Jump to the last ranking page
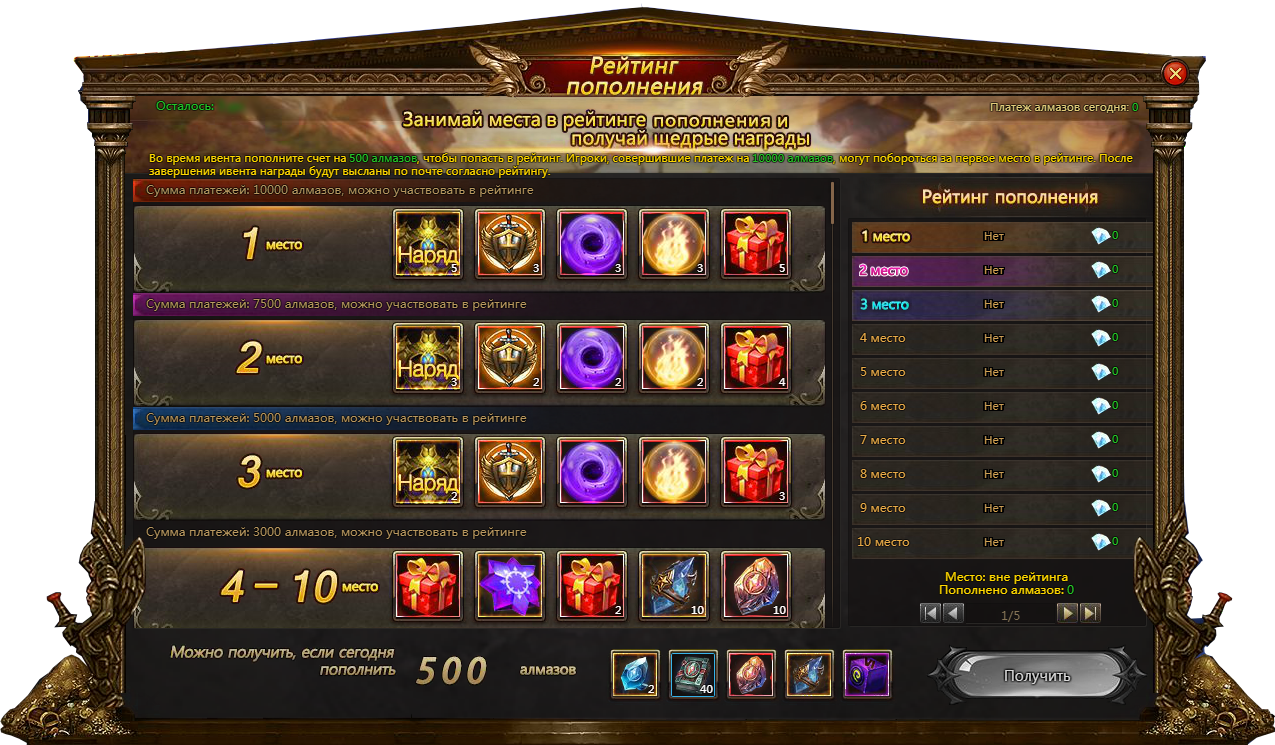Screen dimensions: 1275x745 [x=1090, y=613]
